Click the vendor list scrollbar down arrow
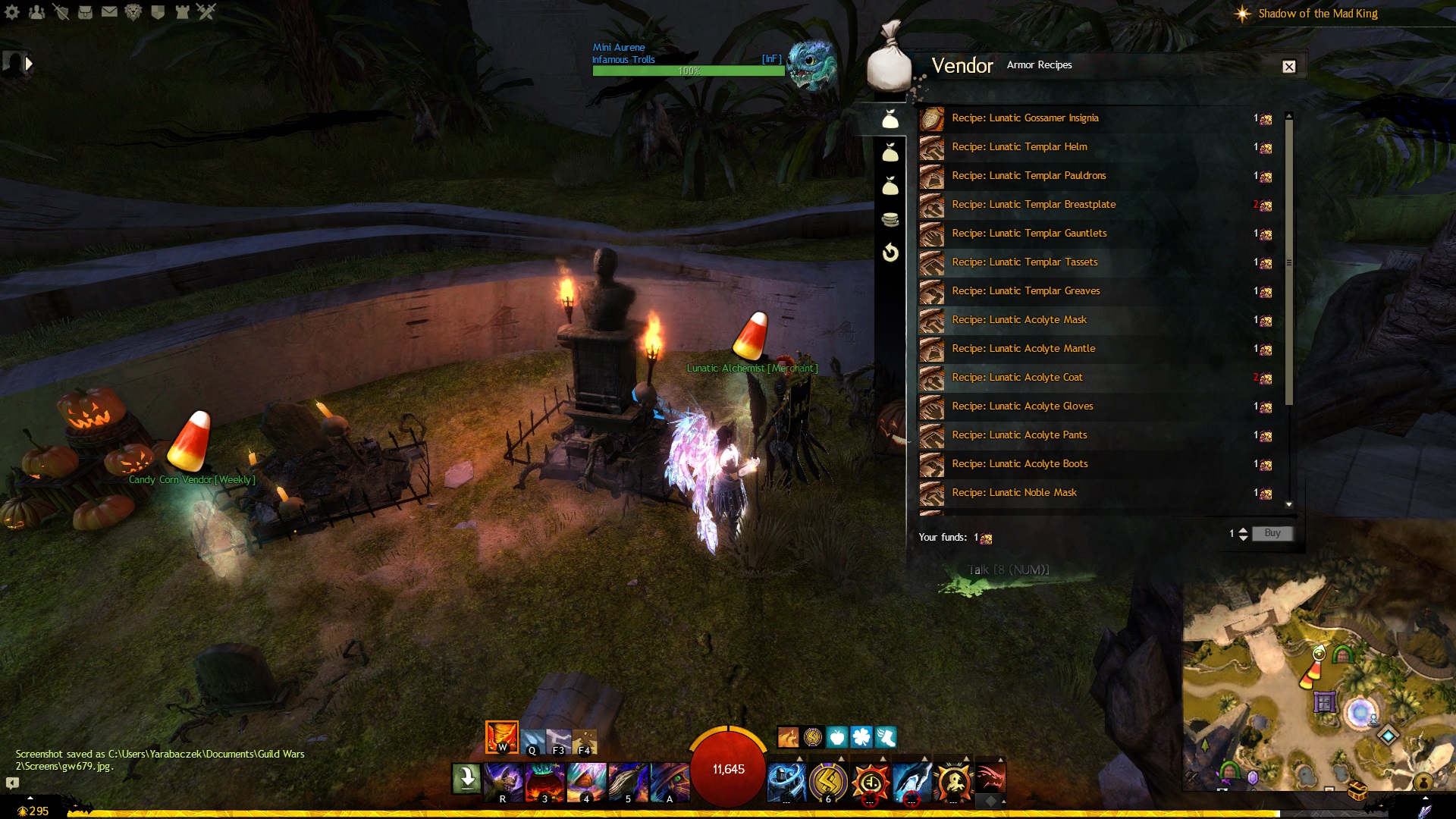Screen dimensions: 1456x819 click(1288, 504)
